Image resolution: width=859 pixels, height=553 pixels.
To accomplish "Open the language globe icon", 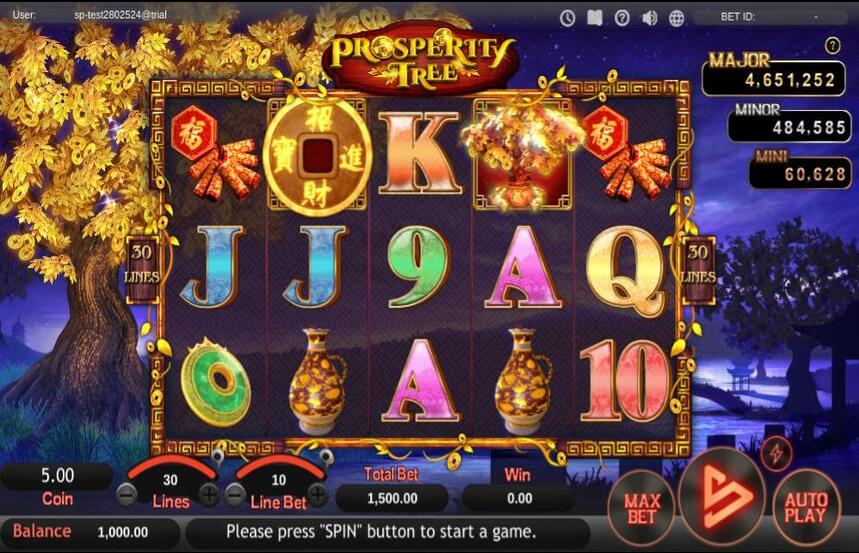I will 676,17.
